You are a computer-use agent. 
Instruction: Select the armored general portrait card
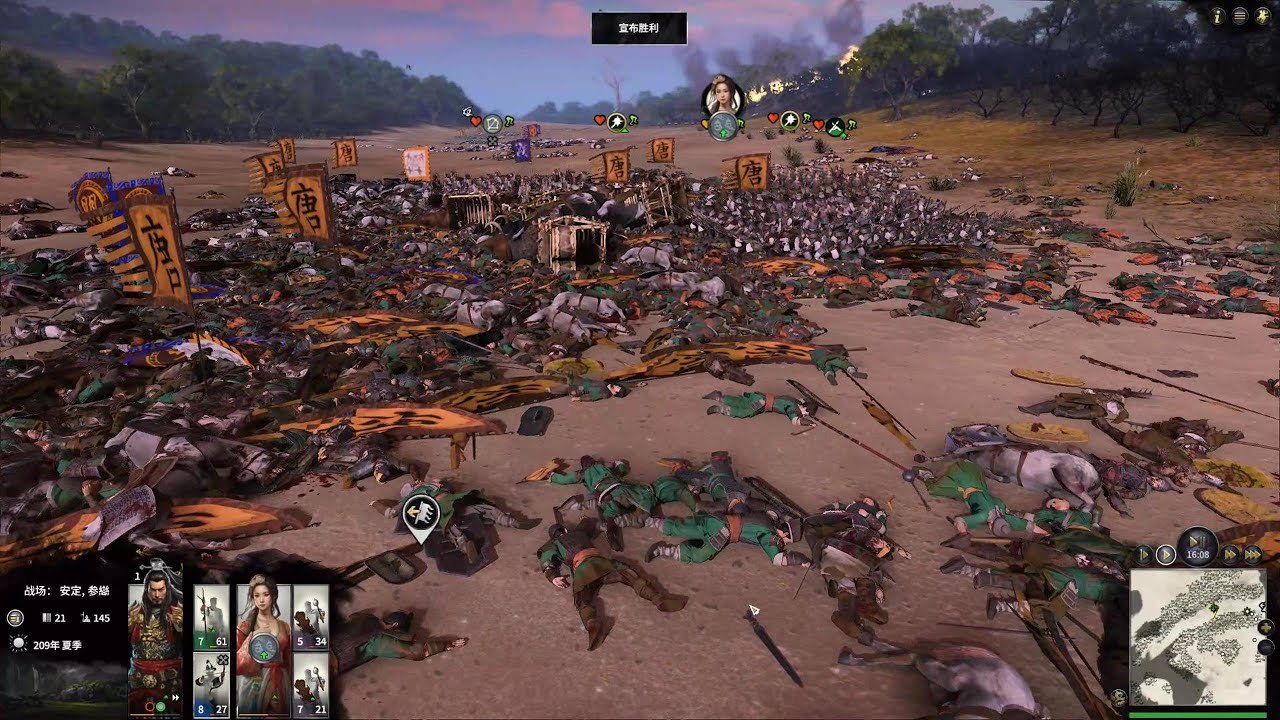tap(156, 640)
